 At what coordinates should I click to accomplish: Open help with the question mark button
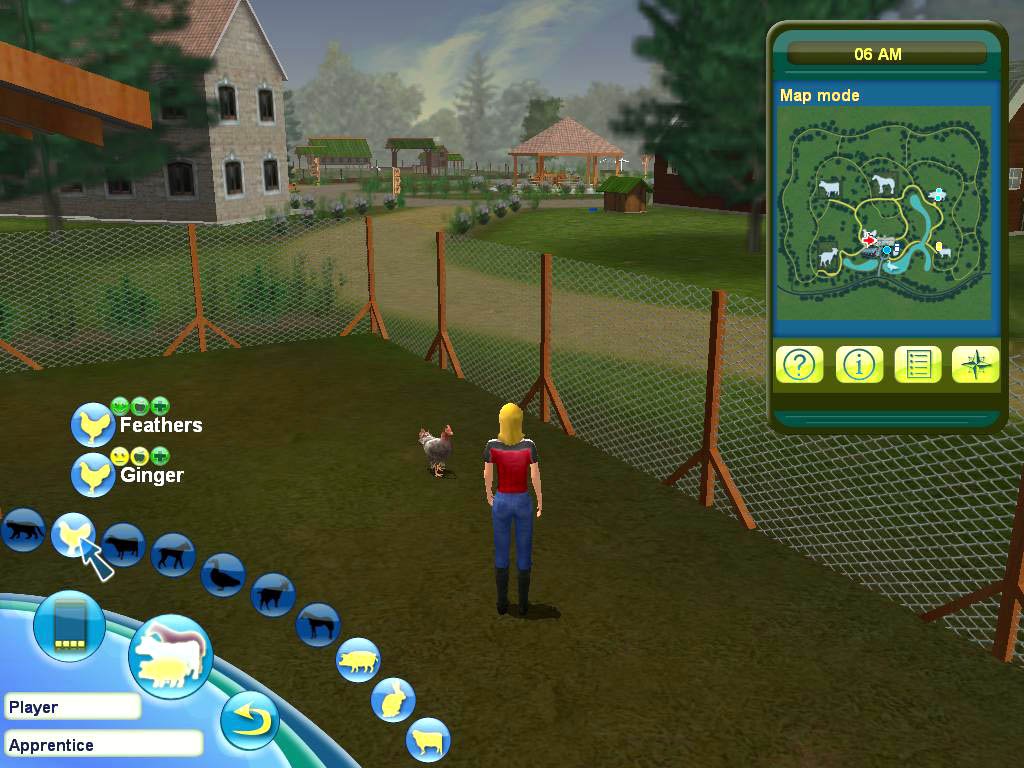[798, 365]
